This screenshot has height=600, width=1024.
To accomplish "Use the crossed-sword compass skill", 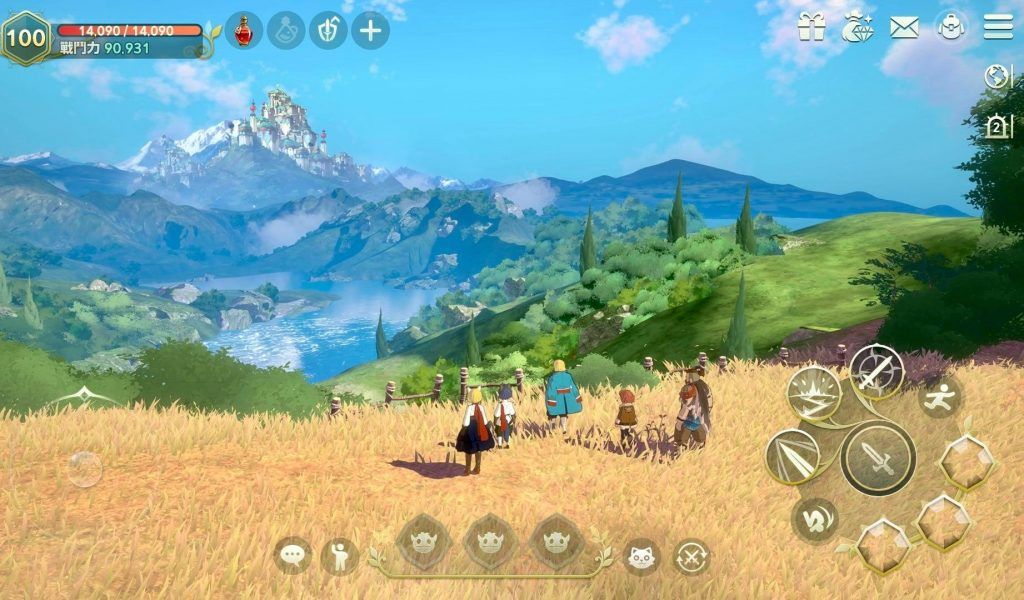I will click(x=877, y=371).
